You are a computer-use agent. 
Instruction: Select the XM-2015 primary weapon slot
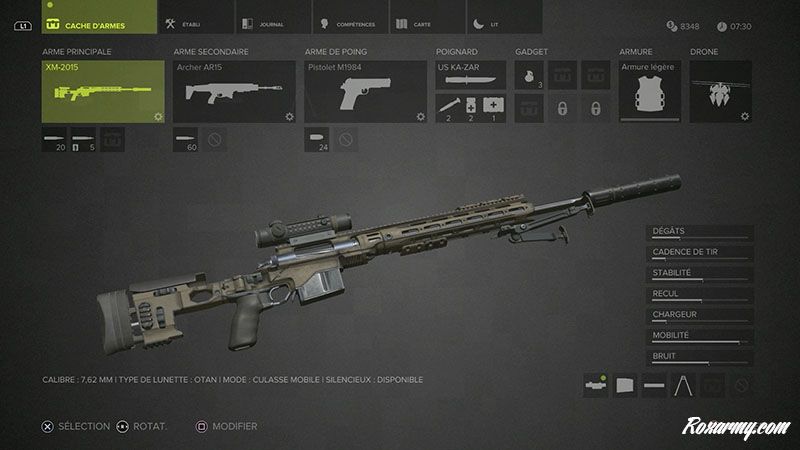[x=103, y=92]
